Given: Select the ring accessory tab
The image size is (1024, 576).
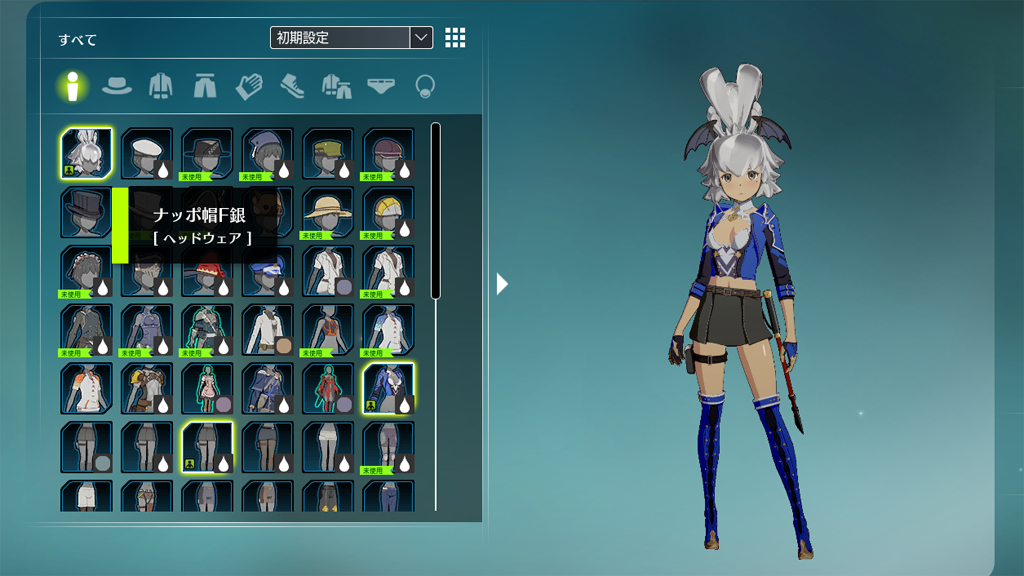Looking at the screenshot, I should [425, 86].
